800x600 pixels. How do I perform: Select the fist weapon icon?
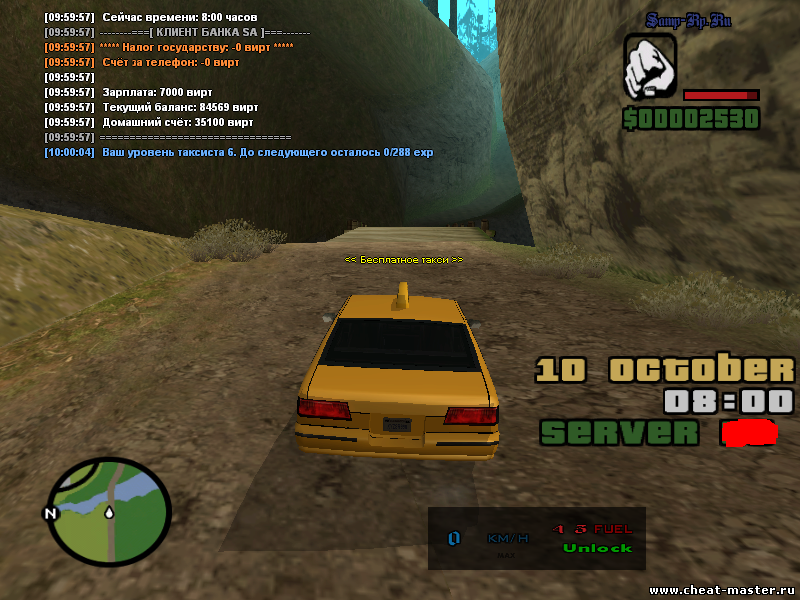tap(650, 68)
